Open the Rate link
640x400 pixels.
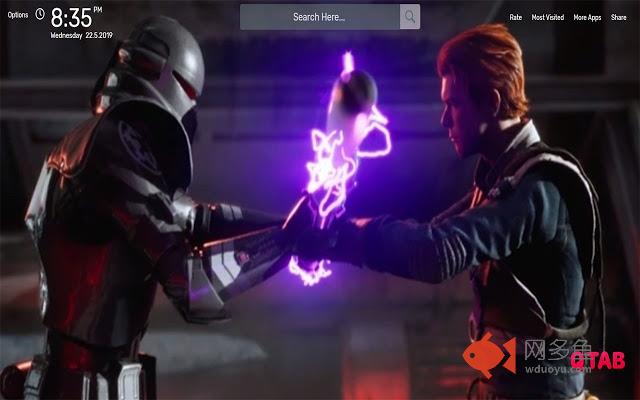tap(515, 18)
